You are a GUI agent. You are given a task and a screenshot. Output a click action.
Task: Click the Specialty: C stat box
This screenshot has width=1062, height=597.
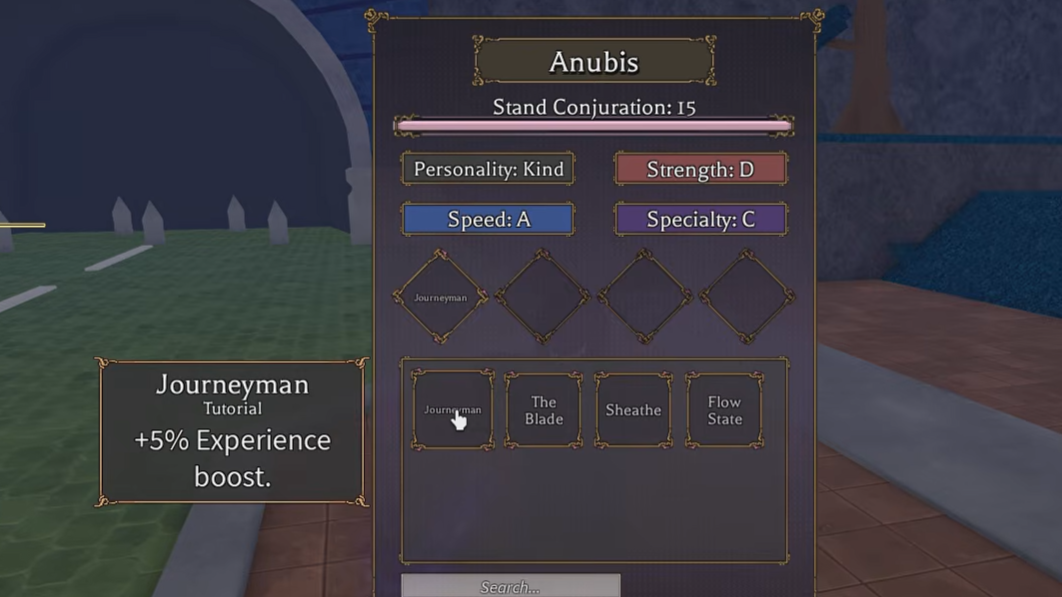700,219
